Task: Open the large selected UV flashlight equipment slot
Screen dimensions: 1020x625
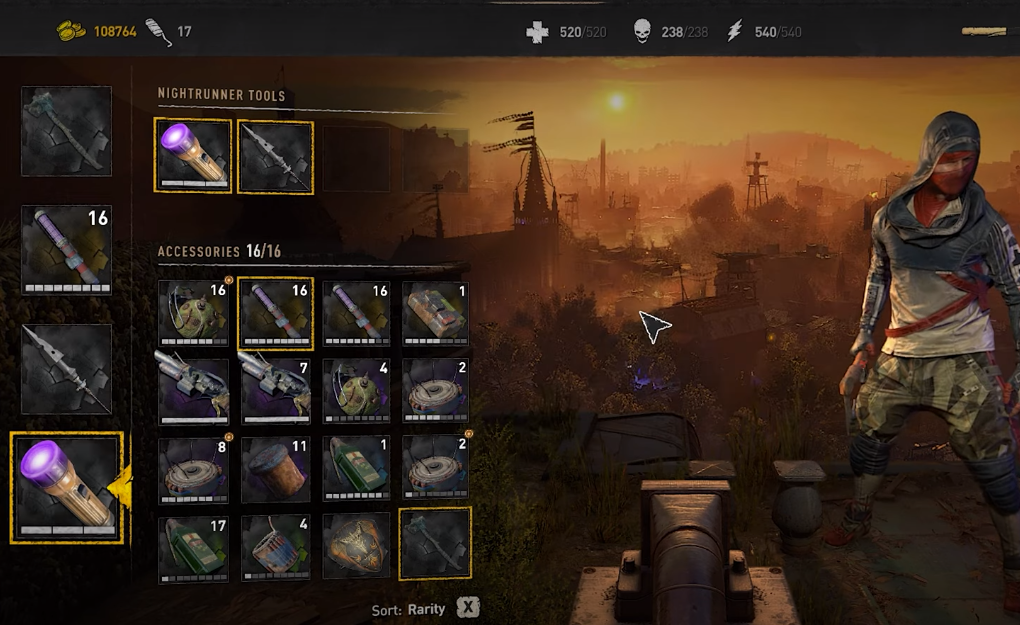Action: click(66, 488)
